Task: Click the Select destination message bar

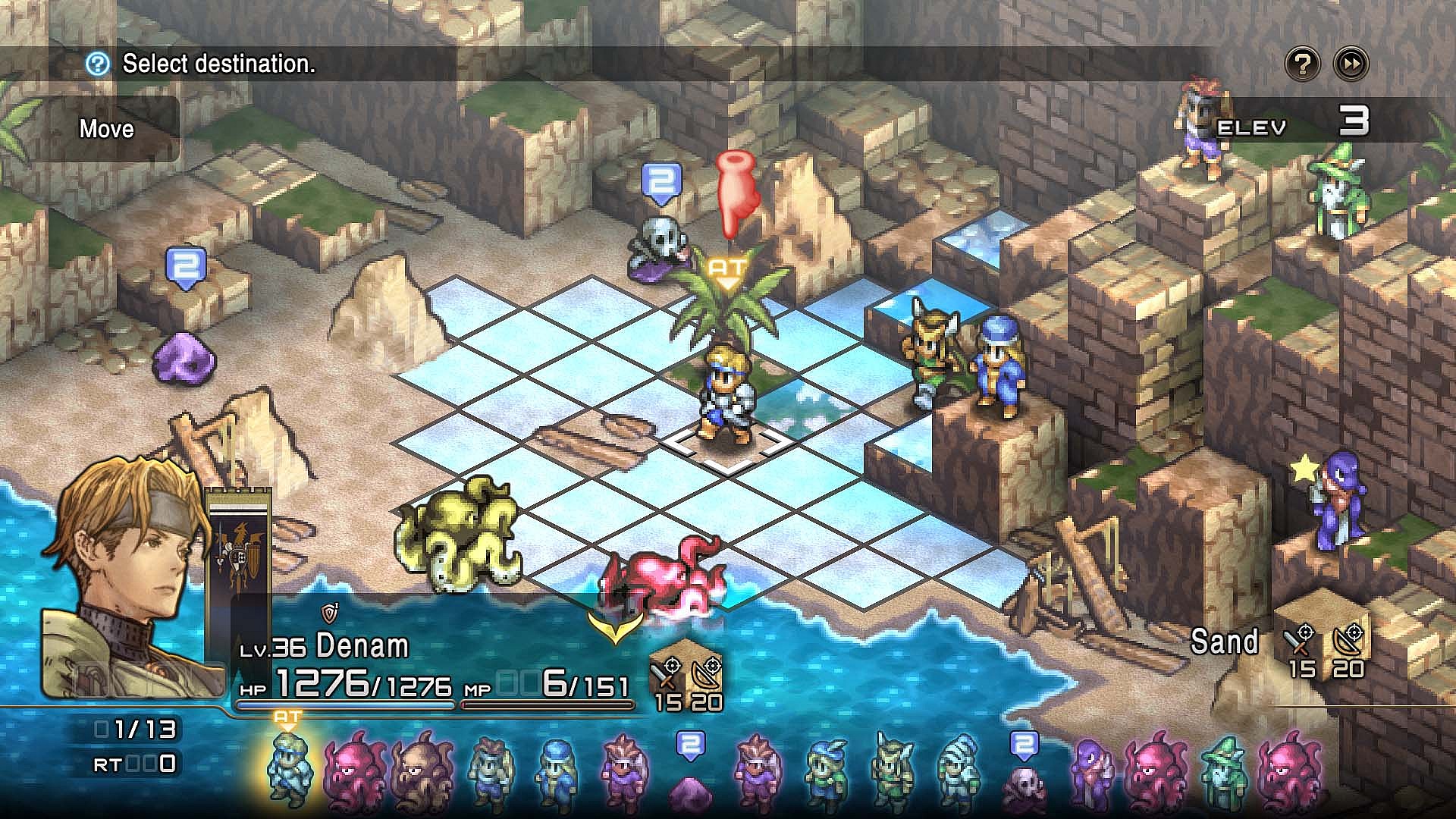Action: tap(218, 64)
